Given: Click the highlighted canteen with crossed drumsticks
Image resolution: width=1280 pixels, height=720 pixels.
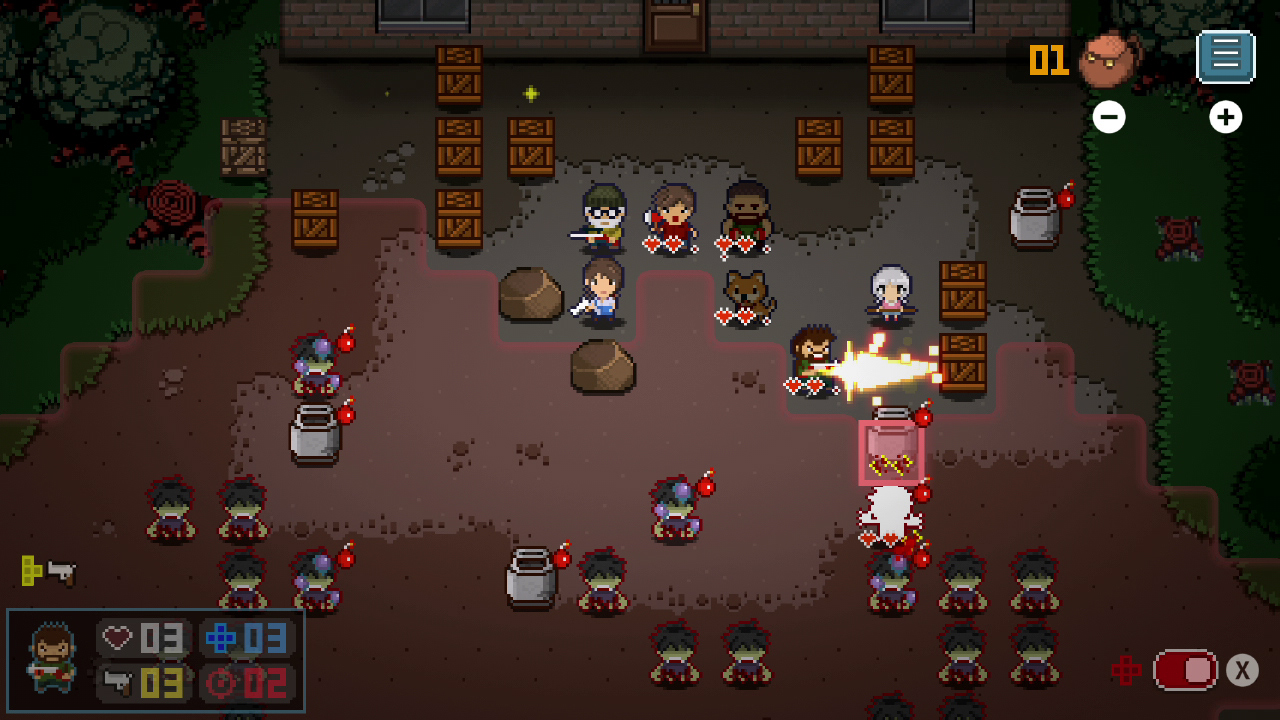Looking at the screenshot, I should click(890, 450).
